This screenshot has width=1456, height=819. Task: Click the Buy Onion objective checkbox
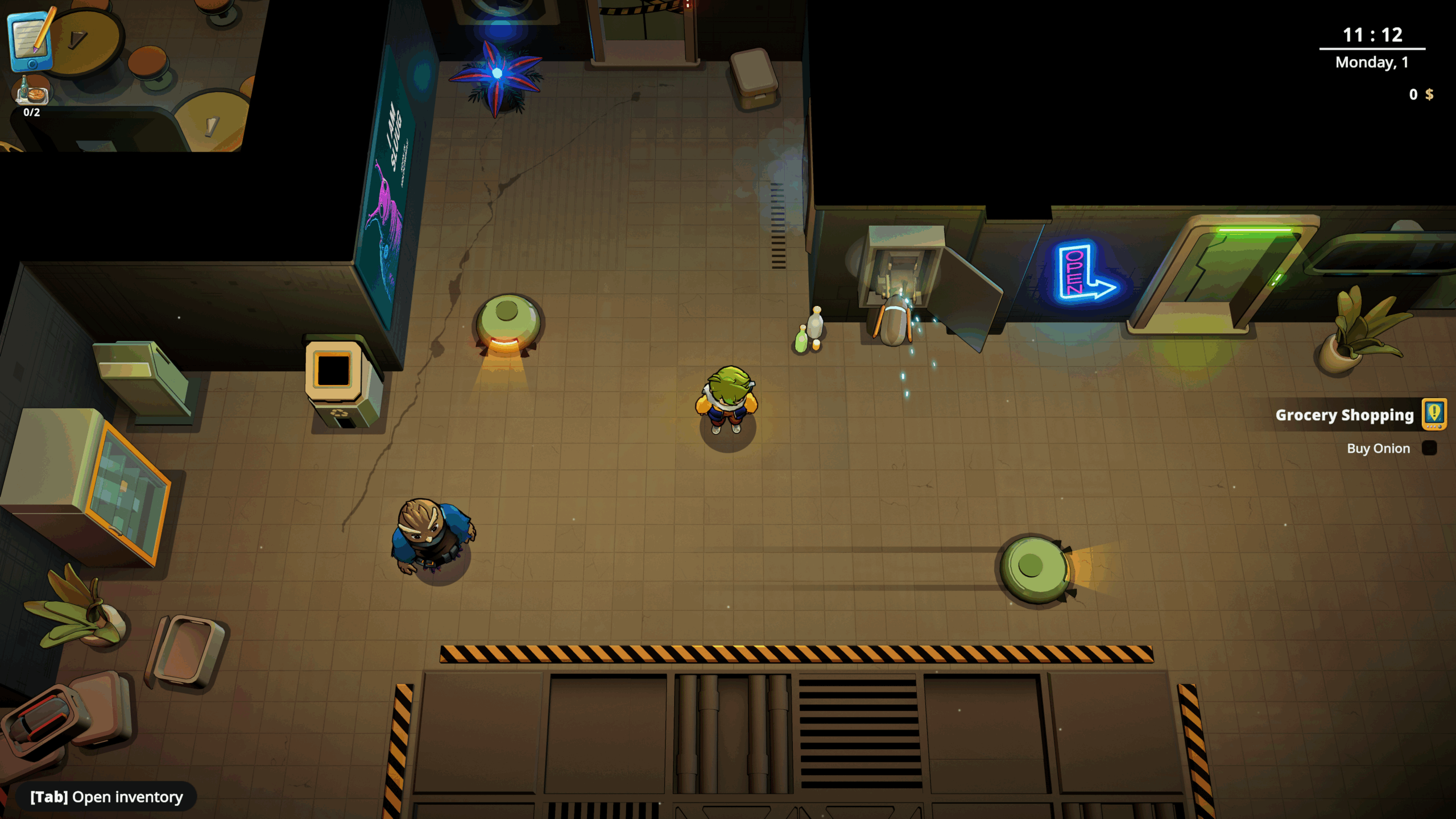coord(1429,448)
